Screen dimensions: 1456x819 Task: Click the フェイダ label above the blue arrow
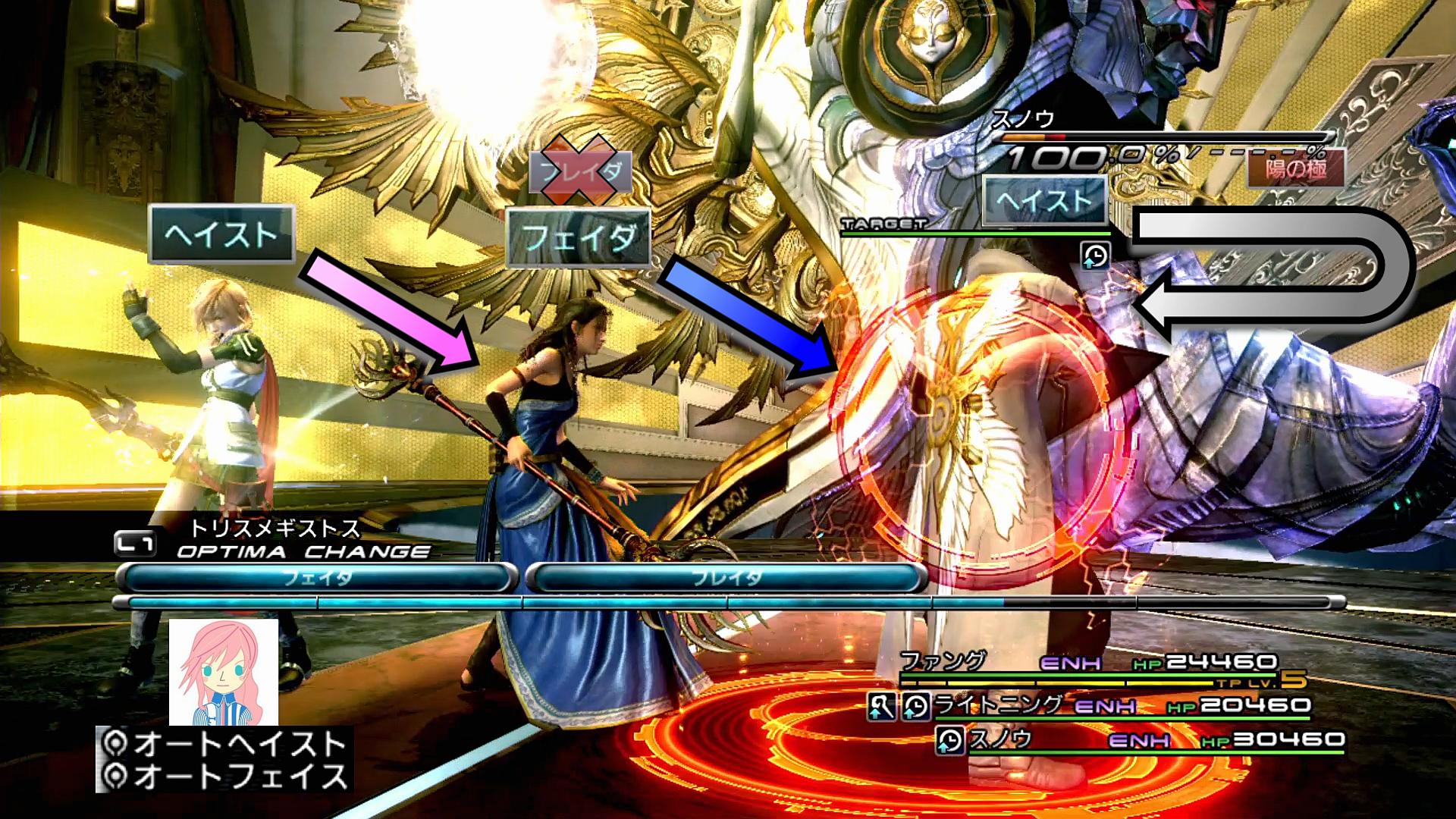(579, 238)
